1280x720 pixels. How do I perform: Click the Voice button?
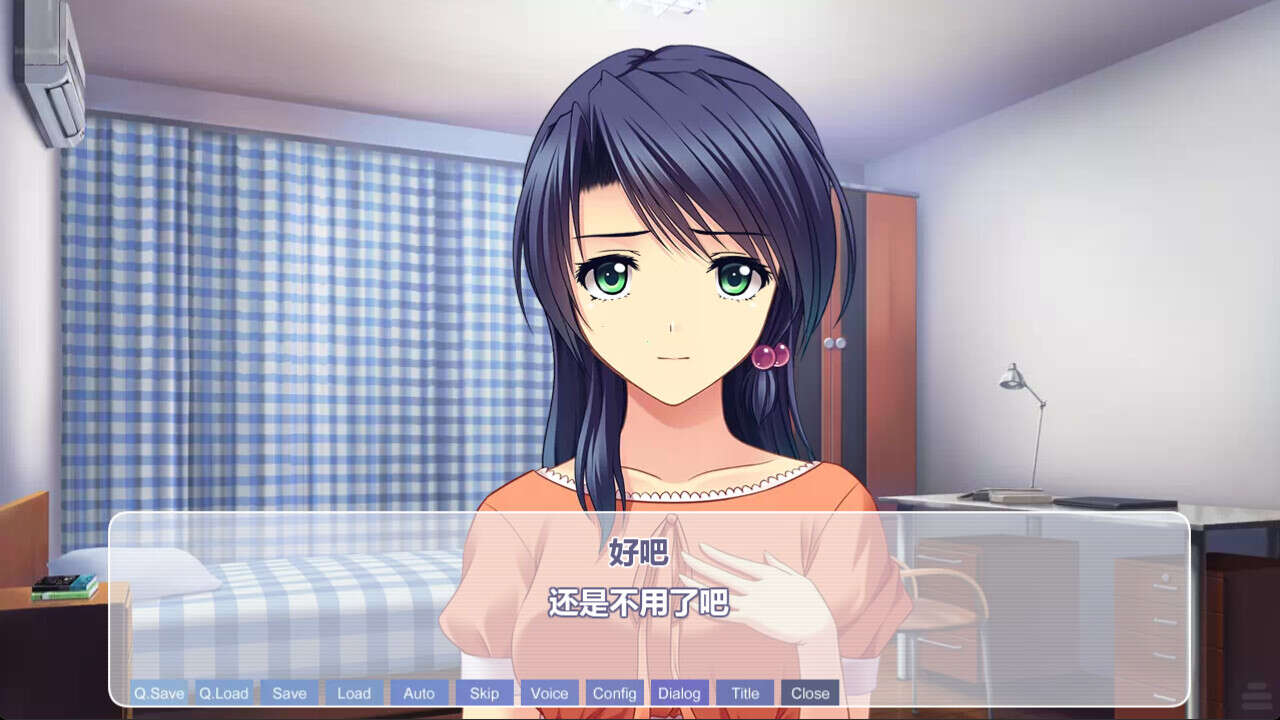click(x=549, y=693)
